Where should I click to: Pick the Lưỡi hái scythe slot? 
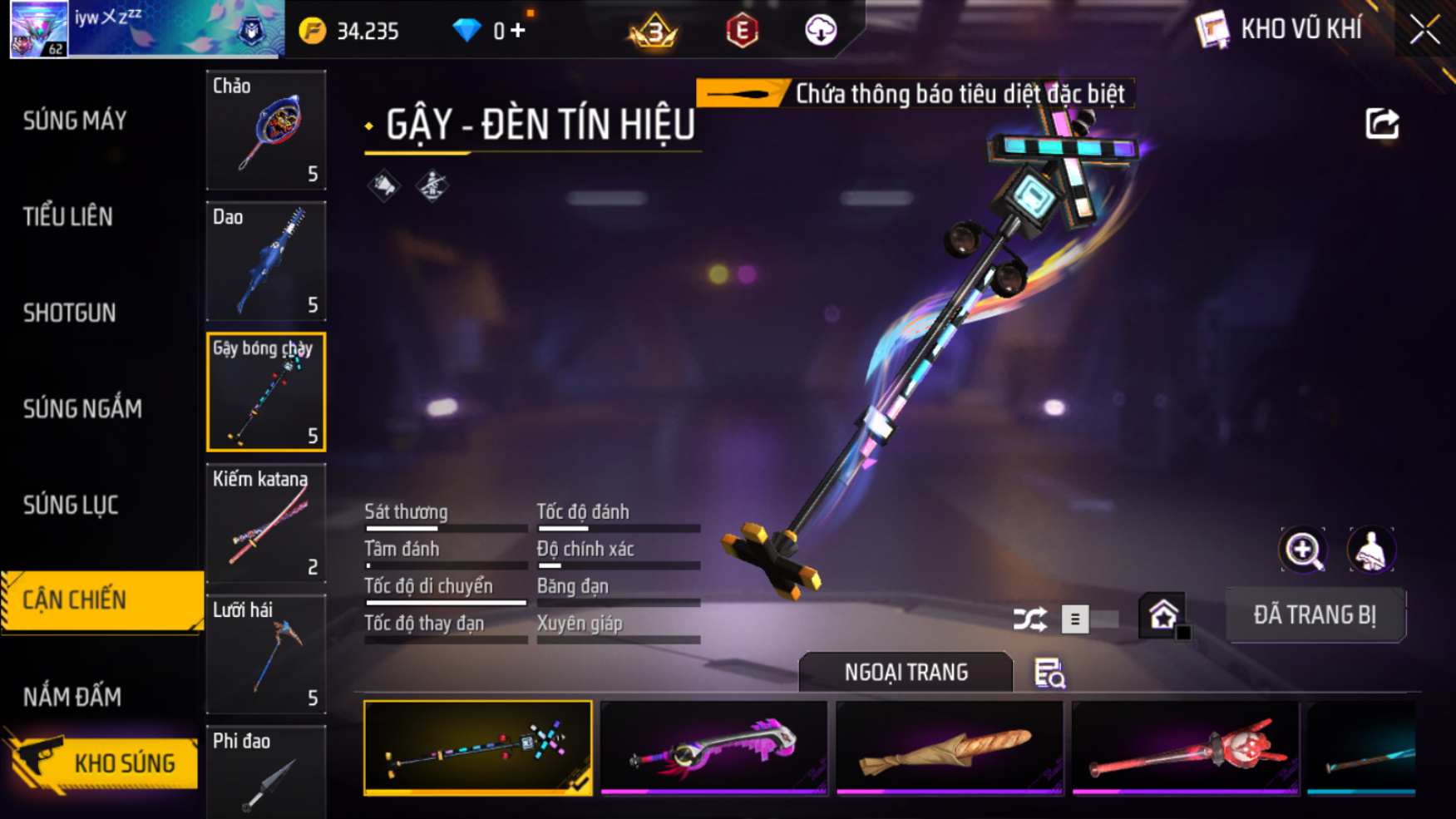click(266, 654)
